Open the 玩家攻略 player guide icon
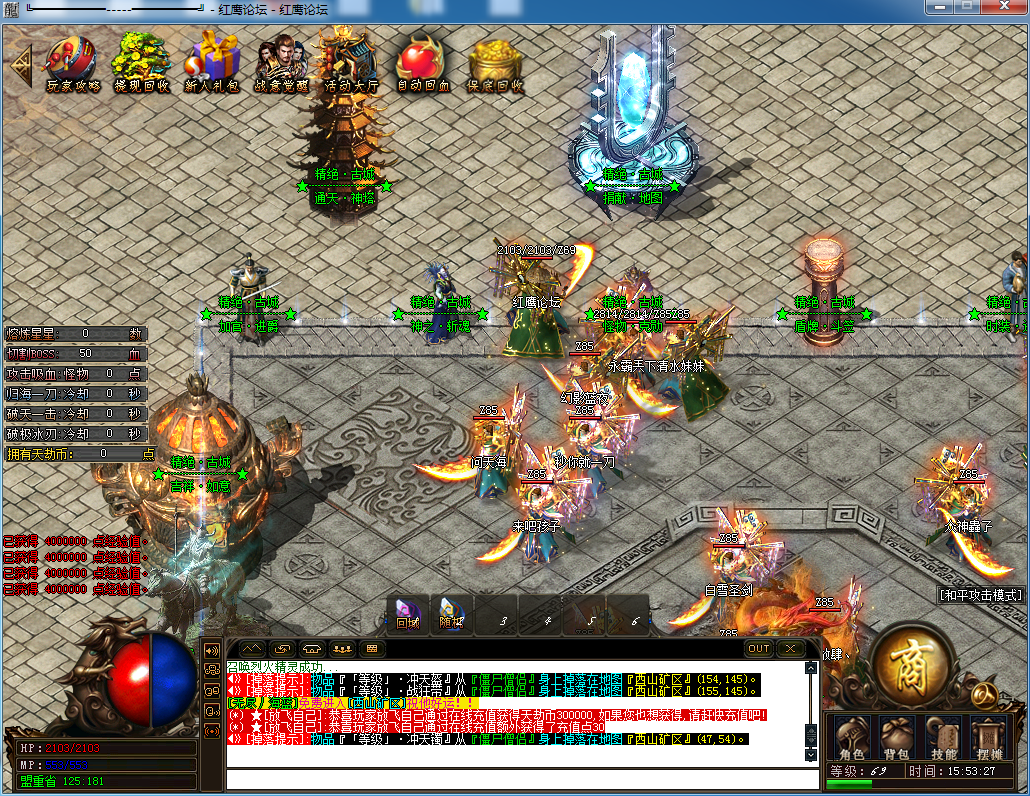This screenshot has width=1030, height=796. coord(72,61)
